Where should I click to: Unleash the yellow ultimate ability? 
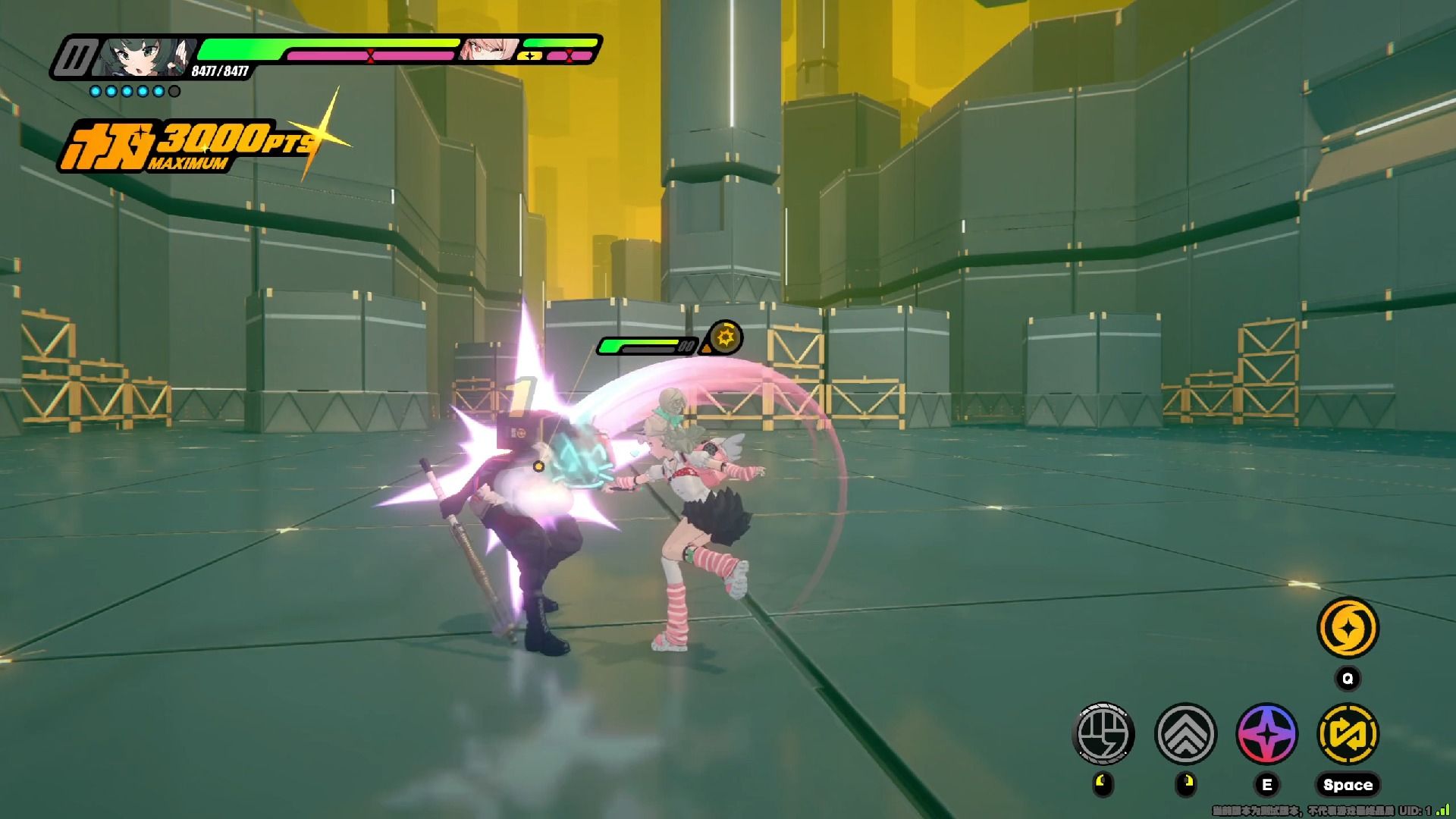pyautogui.click(x=1348, y=628)
